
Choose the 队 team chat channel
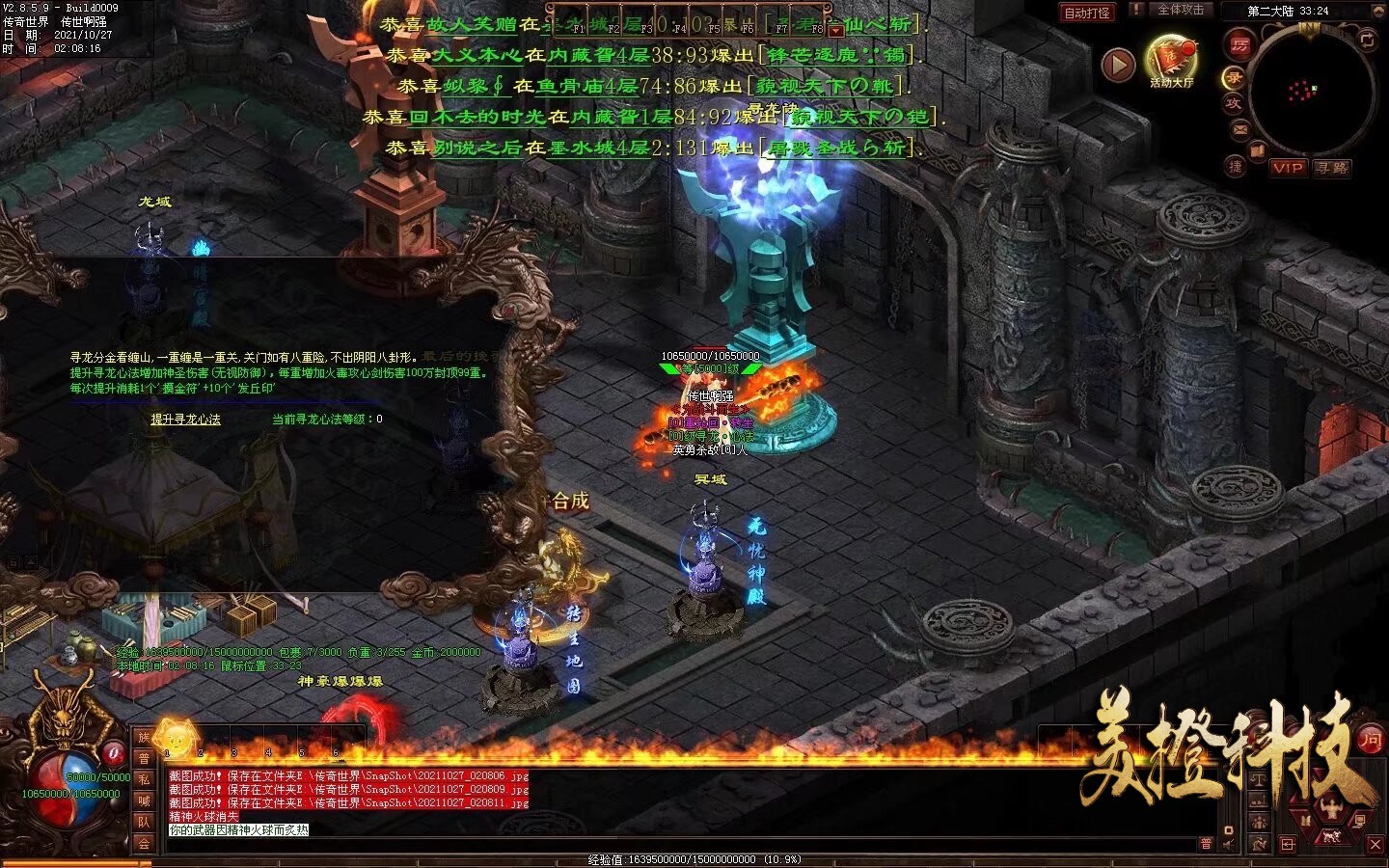pyautogui.click(x=144, y=822)
